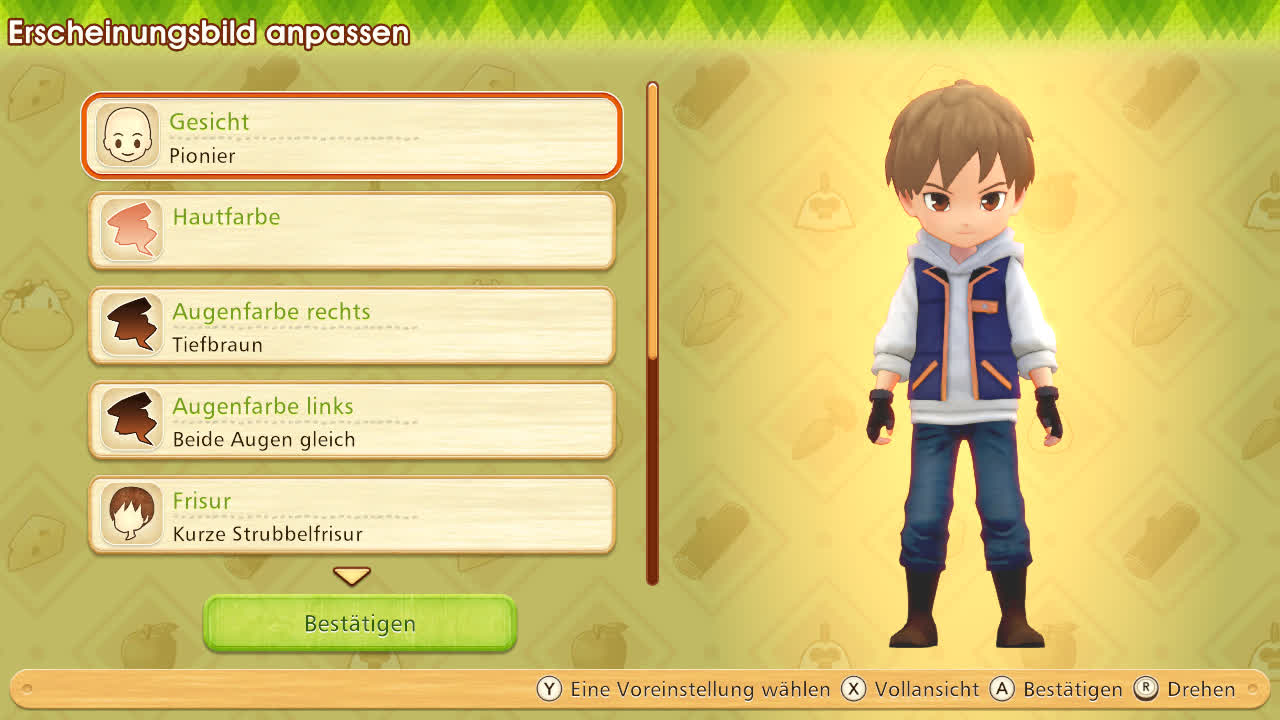The width and height of the screenshot is (1280, 720).
Task: Open the Hautfarbe skin color row
Action: coord(352,231)
